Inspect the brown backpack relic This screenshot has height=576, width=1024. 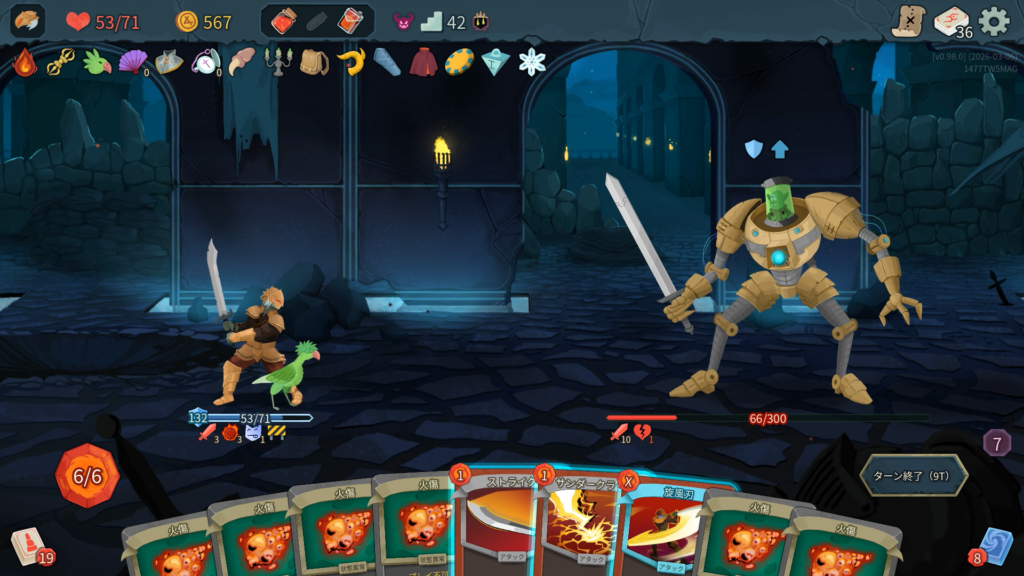click(x=314, y=62)
